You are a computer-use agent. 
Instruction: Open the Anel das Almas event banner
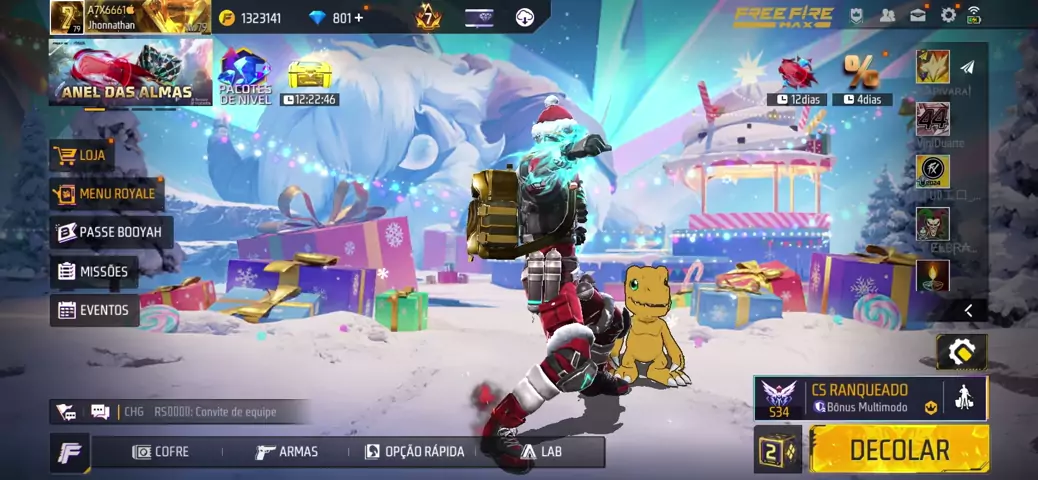130,72
